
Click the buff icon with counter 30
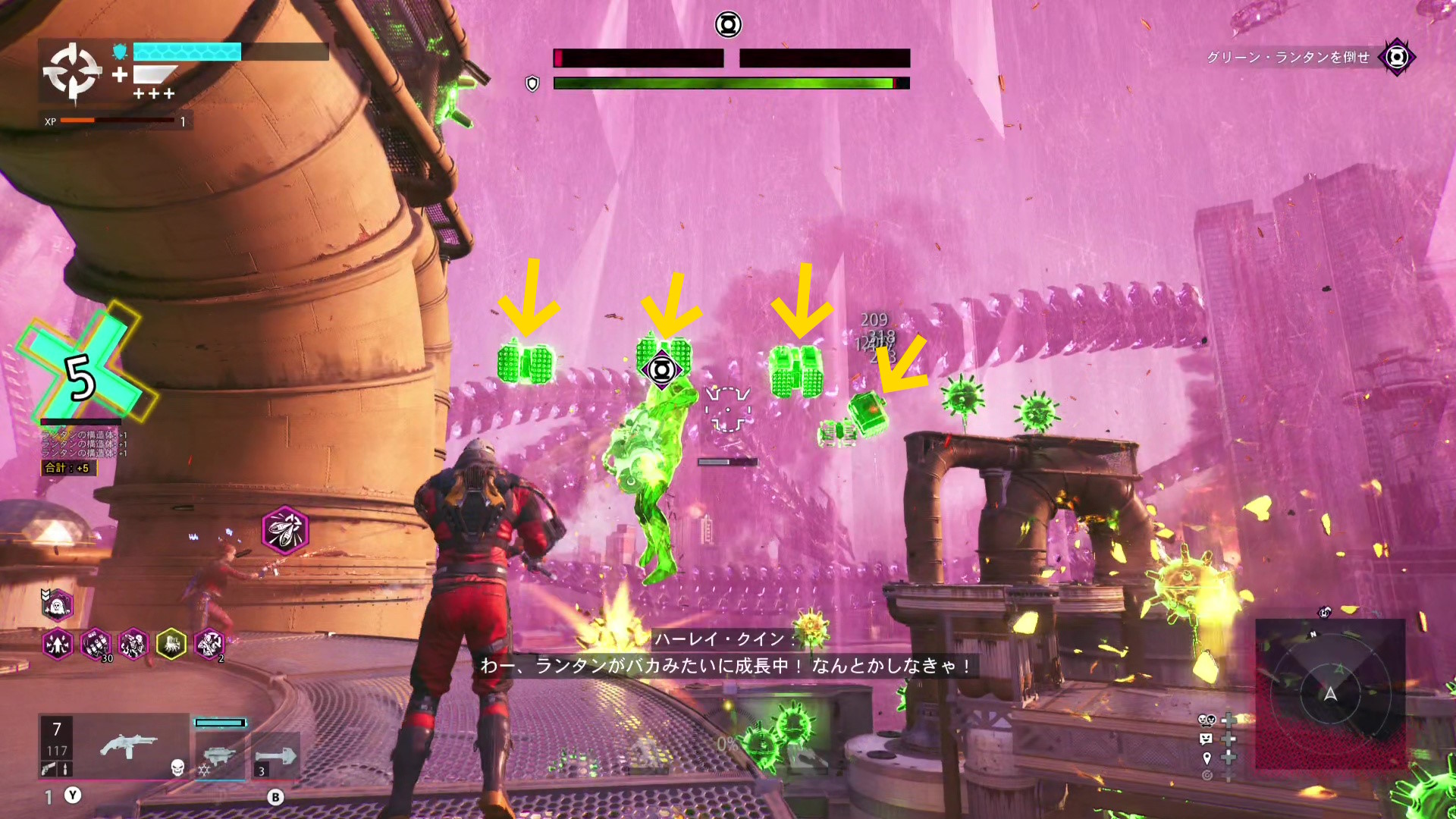[96, 645]
